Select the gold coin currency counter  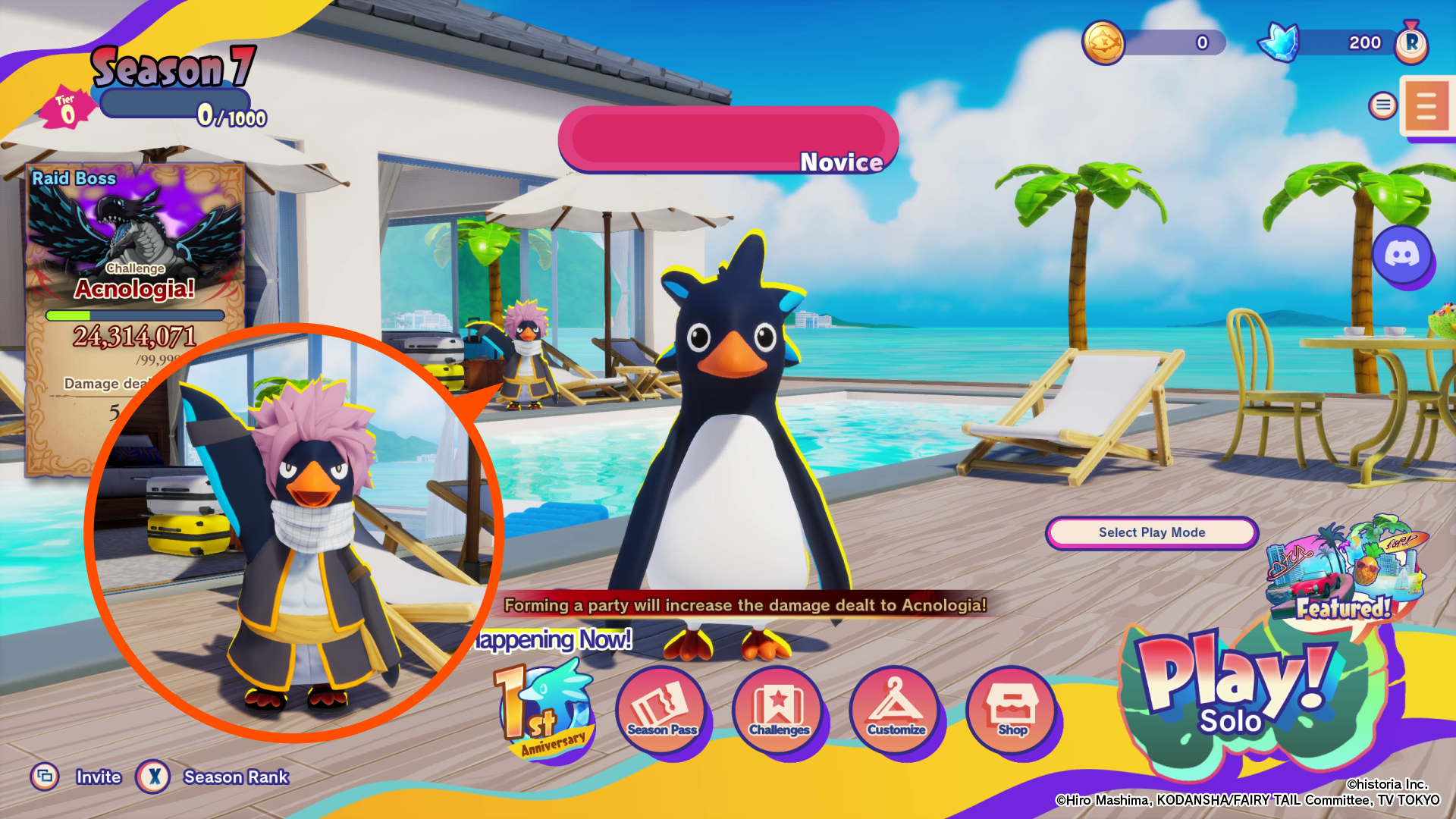1153,42
